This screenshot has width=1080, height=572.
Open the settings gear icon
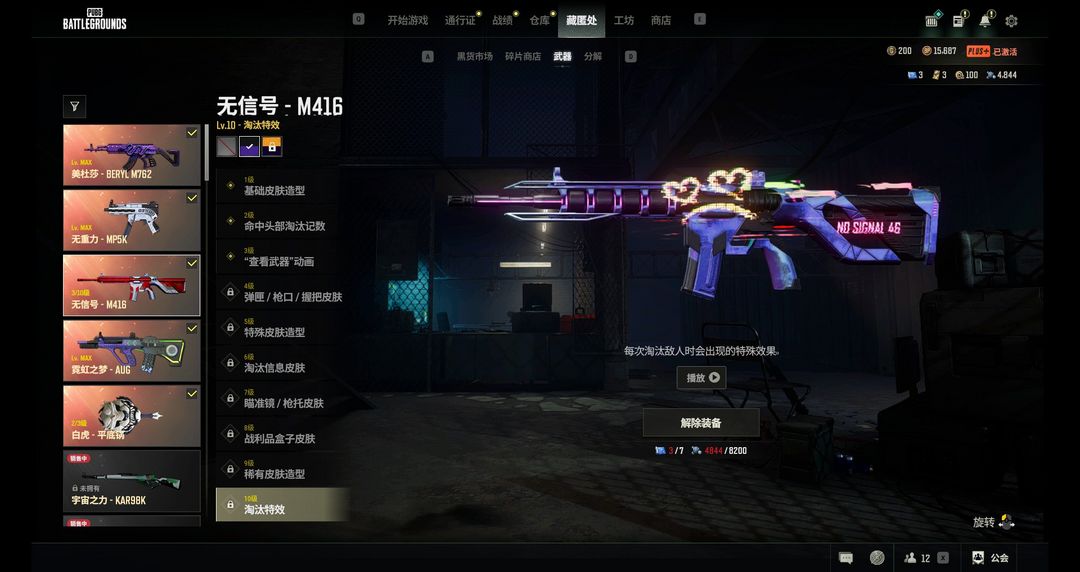tap(1011, 21)
